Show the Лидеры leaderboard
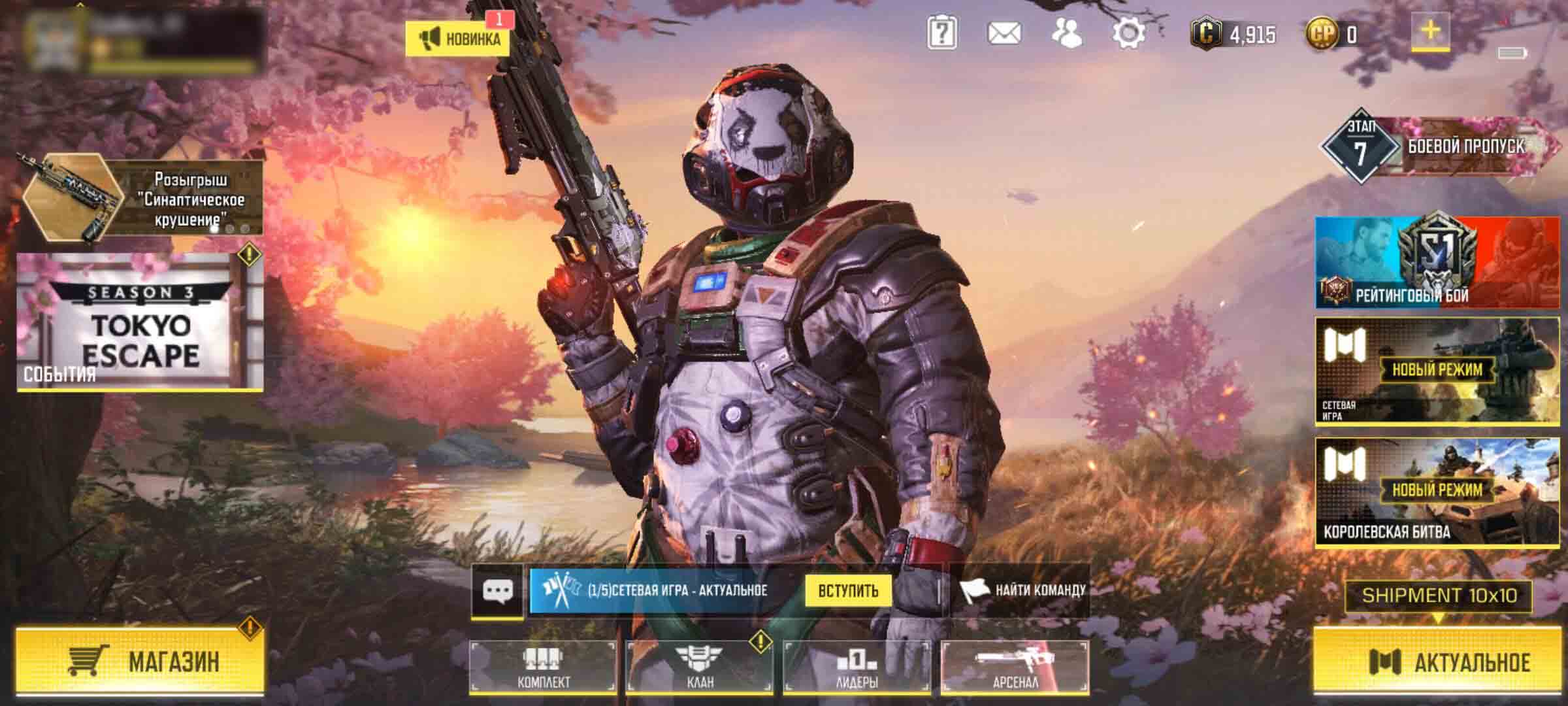This screenshot has height=706, width=1568. tap(857, 667)
